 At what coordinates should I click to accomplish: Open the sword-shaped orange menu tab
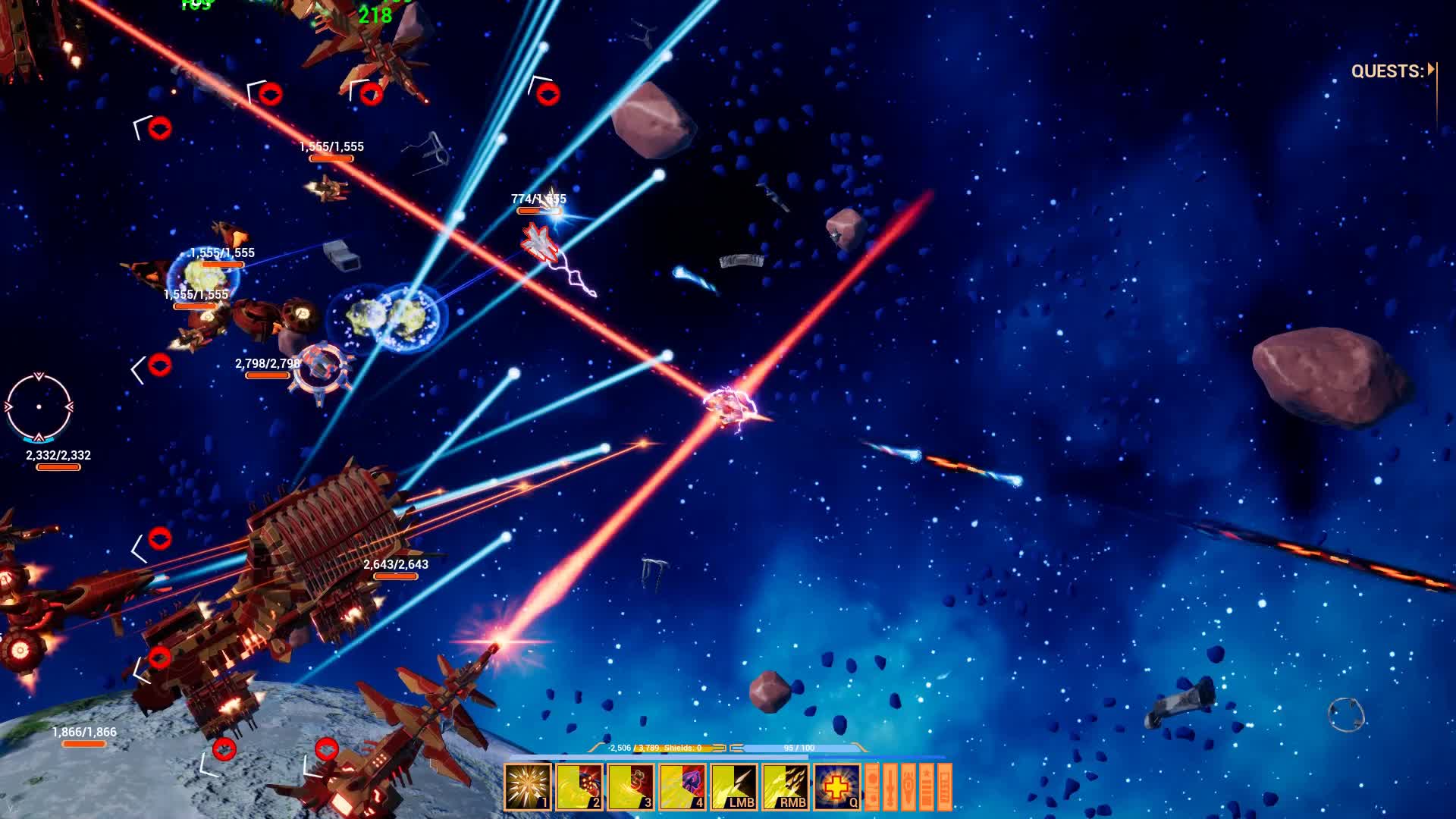tap(890, 787)
